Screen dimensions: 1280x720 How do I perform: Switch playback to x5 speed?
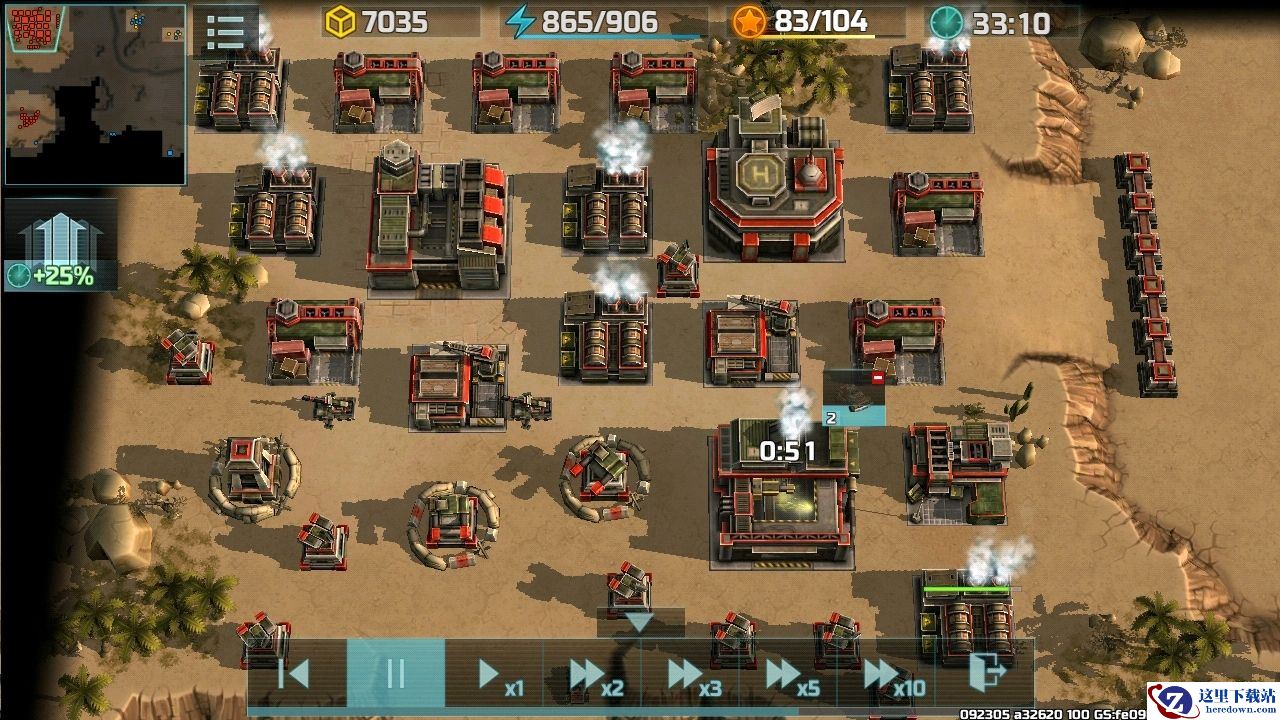pyautogui.click(x=788, y=674)
